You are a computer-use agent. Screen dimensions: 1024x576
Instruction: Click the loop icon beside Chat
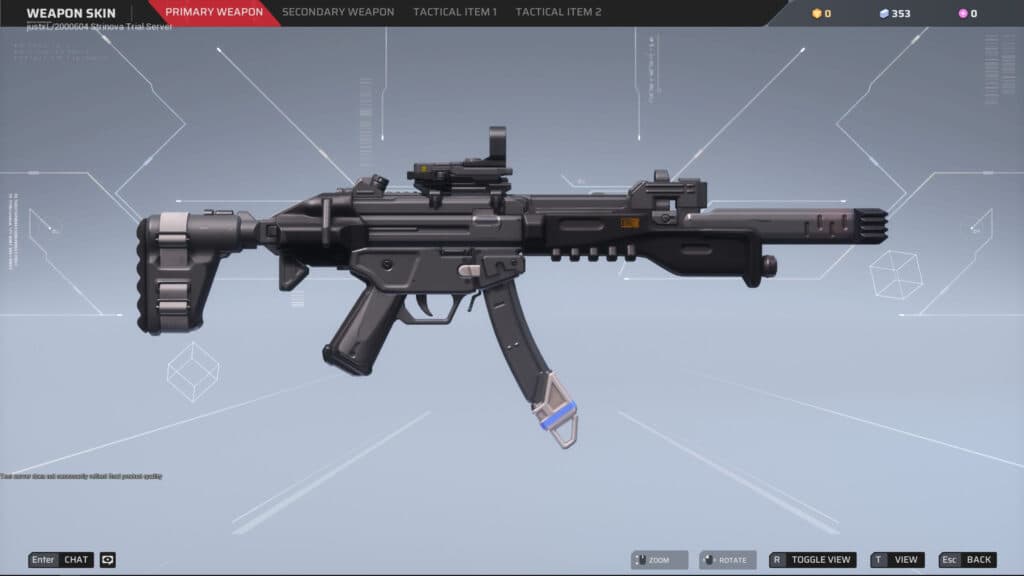[x=108, y=560]
